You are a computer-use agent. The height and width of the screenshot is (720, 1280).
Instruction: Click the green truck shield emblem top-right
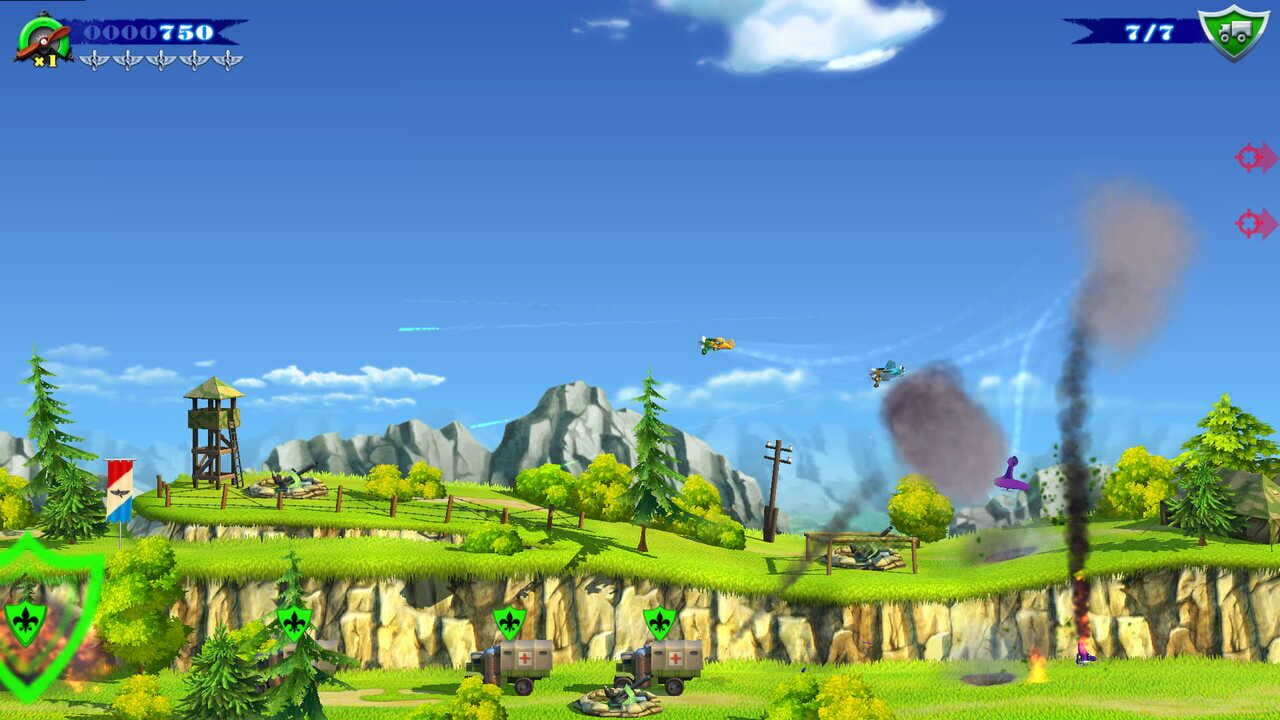(x=1232, y=31)
